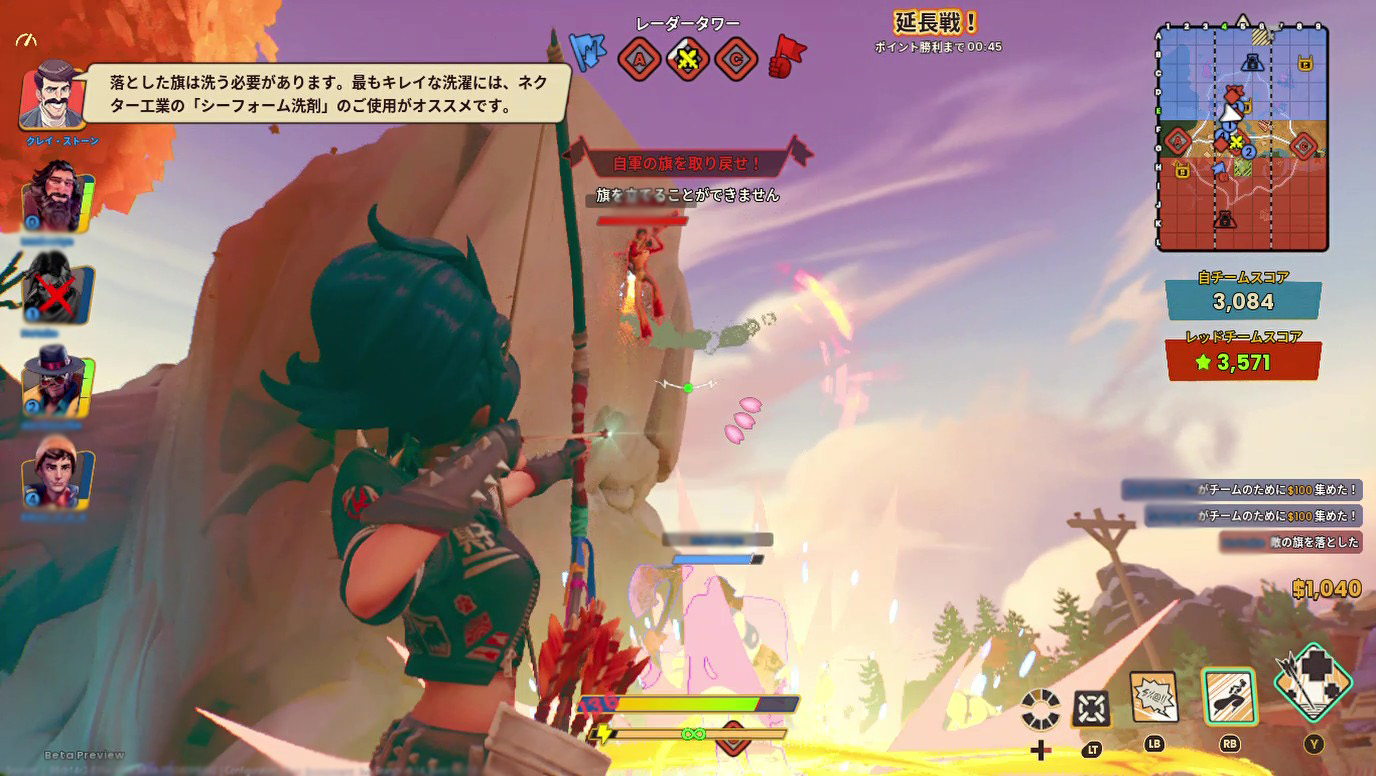Click Clay Stone announcer portrait
Viewport: 1376px width, 776px height.
(x=51, y=96)
